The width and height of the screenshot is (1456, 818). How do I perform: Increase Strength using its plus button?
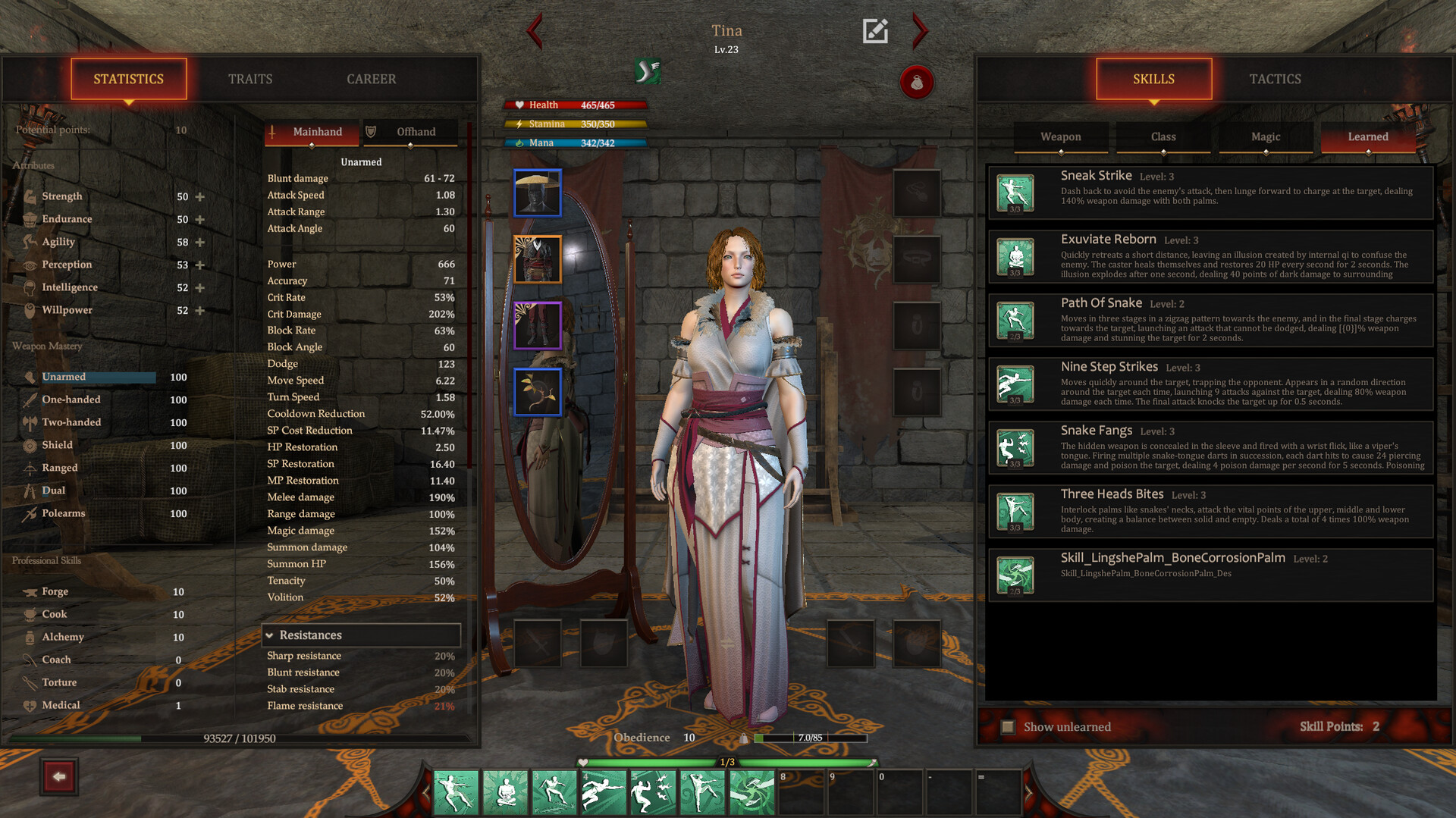pyautogui.click(x=199, y=196)
